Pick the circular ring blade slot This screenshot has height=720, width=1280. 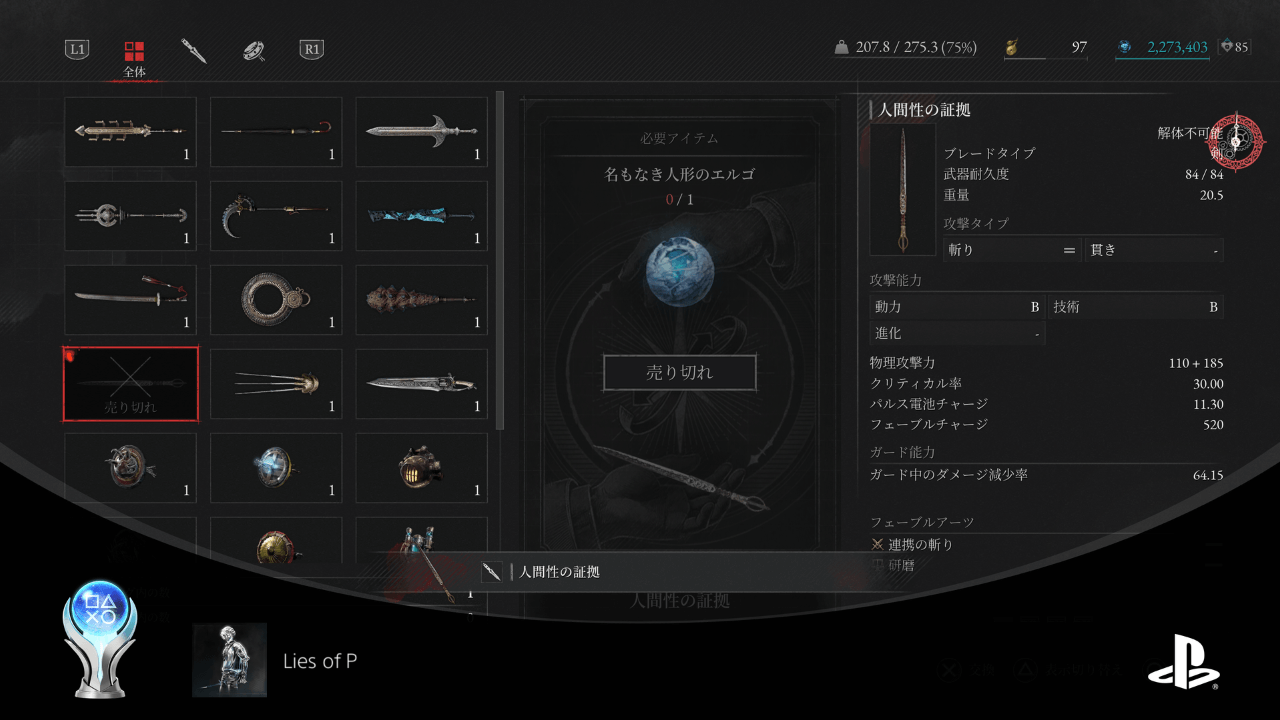pos(276,299)
